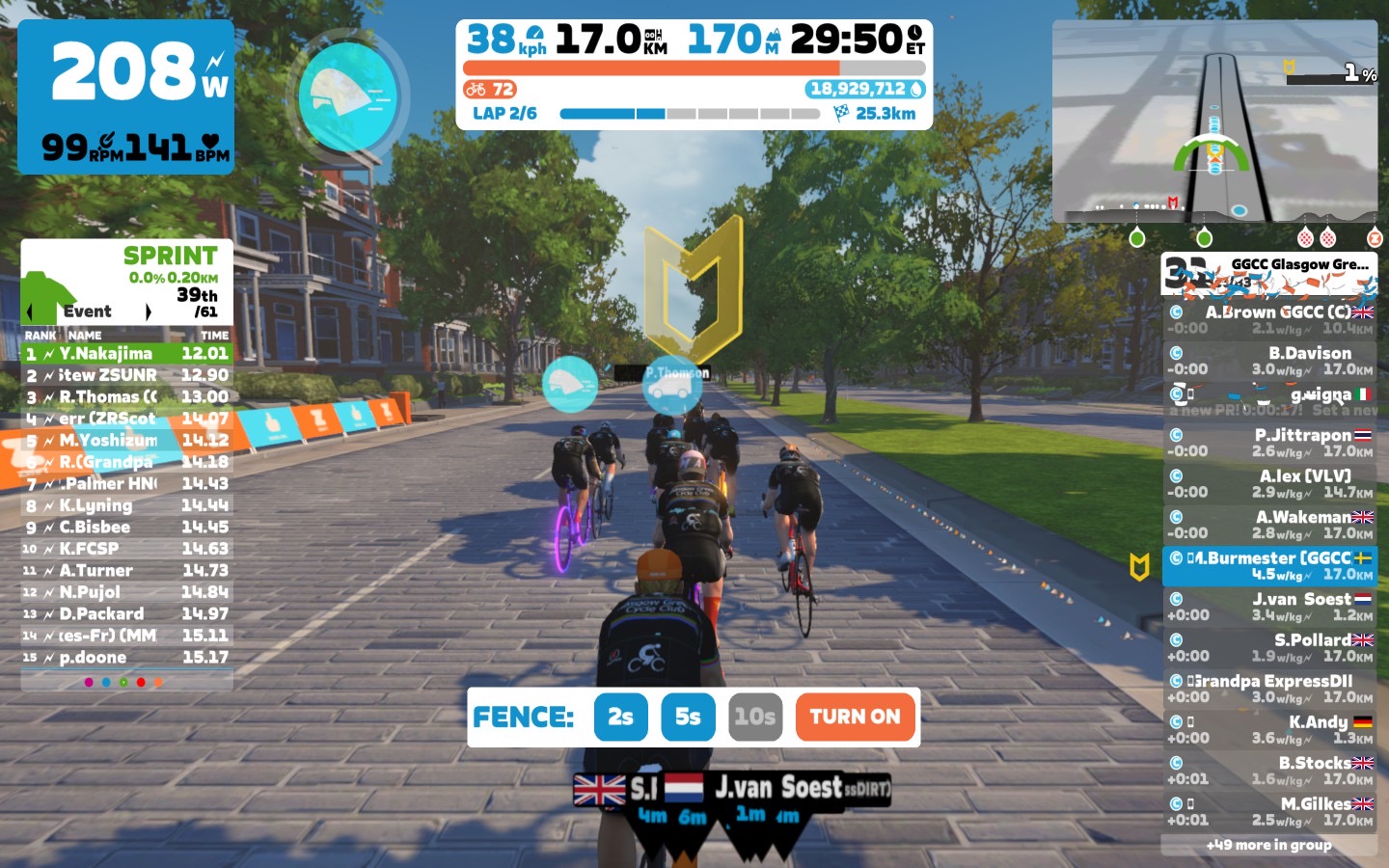Open the minimap
Screen dimensions: 1389x868
pos(1214,121)
